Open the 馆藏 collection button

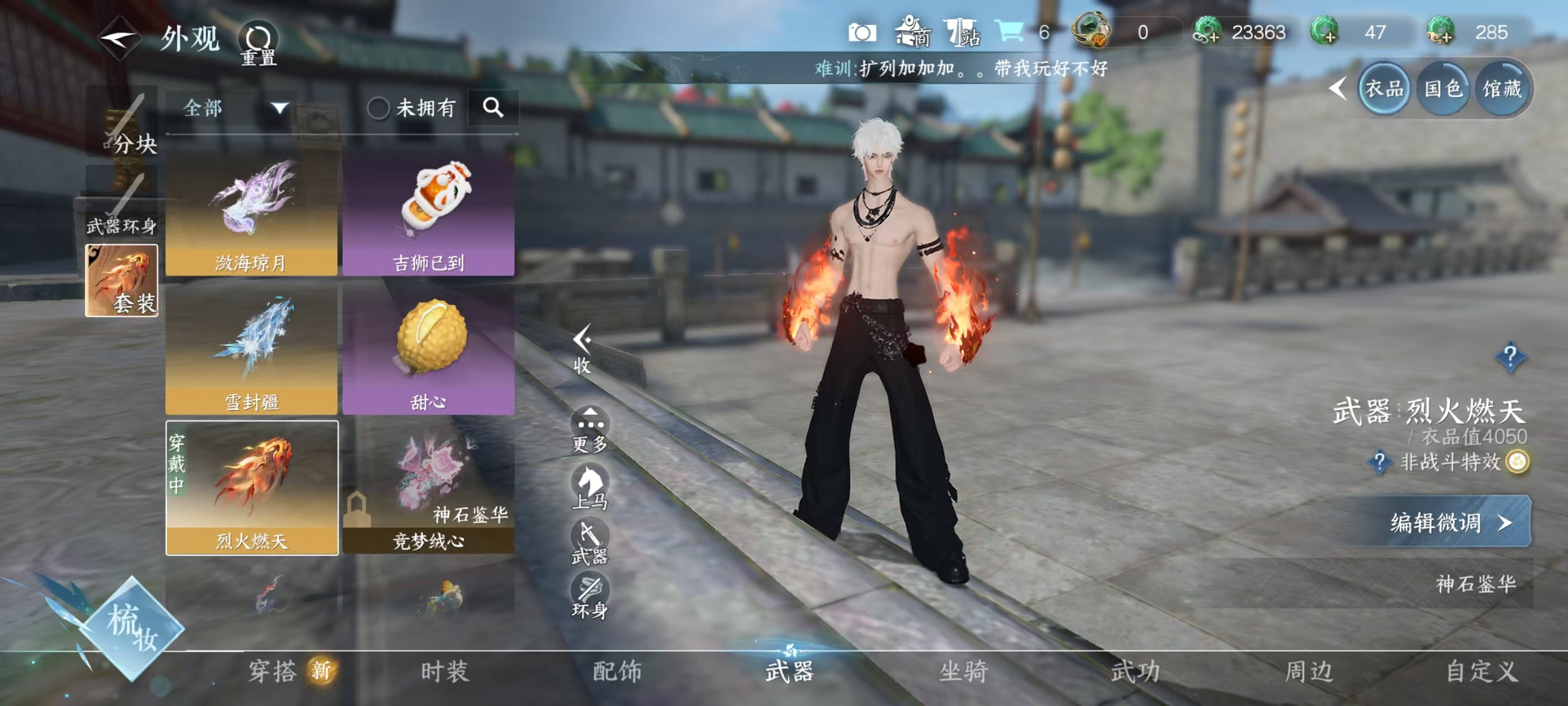pyautogui.click(x=1502, y=90)
